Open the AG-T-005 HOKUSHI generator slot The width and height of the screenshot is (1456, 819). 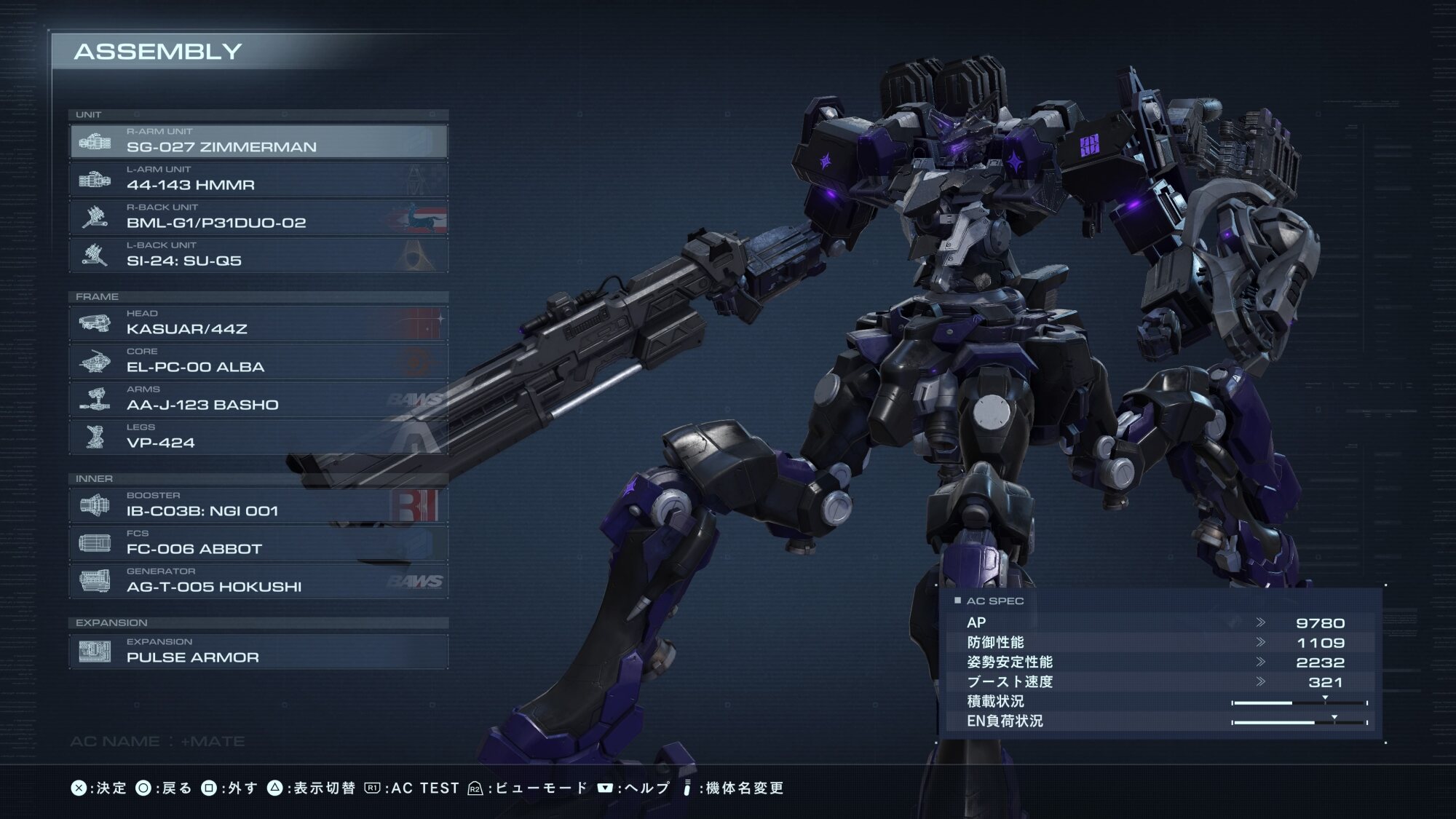point(258,581)
